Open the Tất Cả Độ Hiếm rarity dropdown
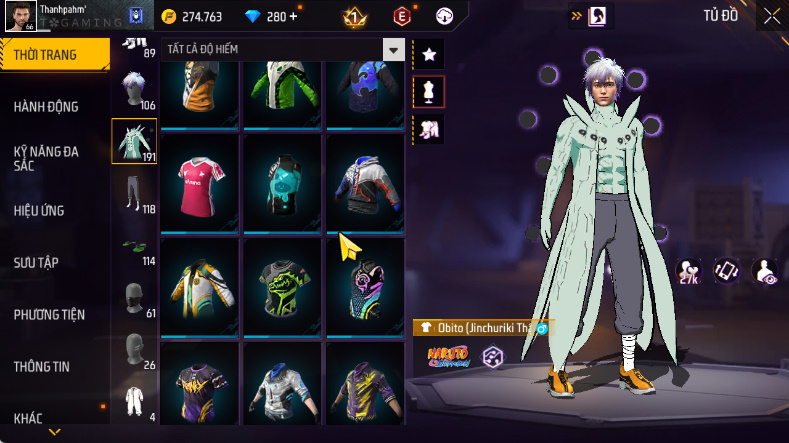Viewport: 789px width, 443px height. click(394, 50)
